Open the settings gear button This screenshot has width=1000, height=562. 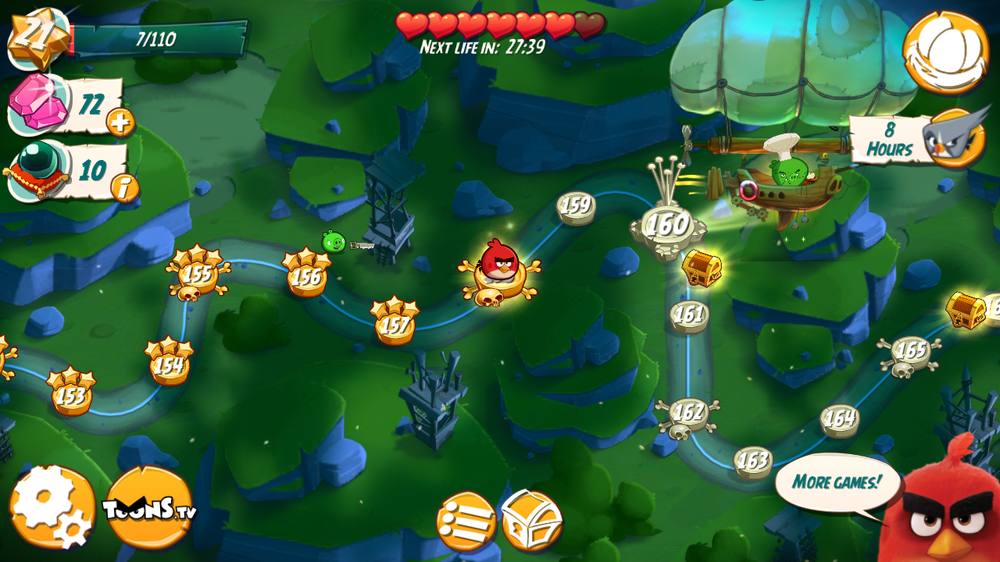tap(52, 506)
